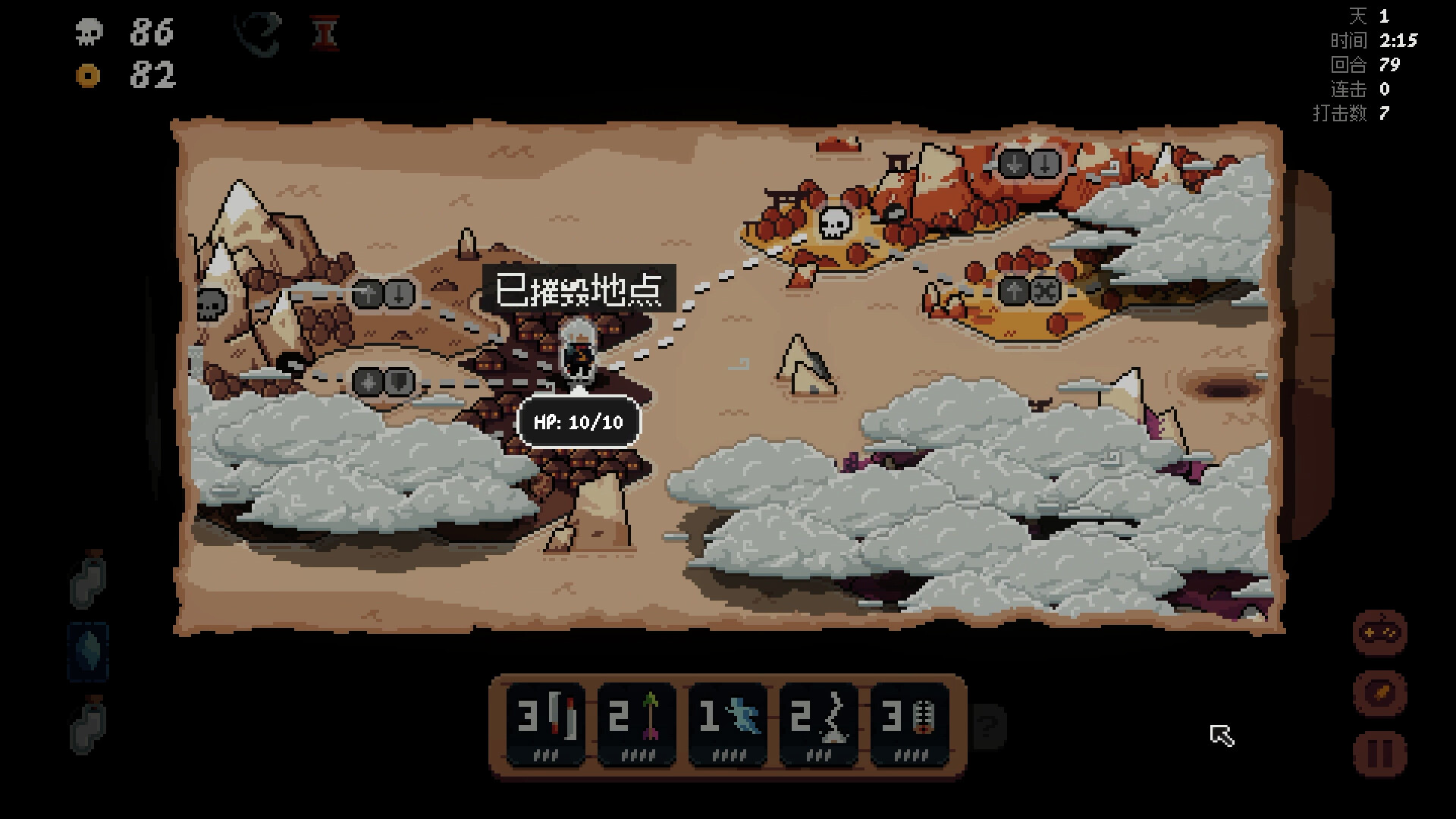The height and width of the screenshot is (819, 1456).
Task: Open help via the question mark slot
Action: 986,728
